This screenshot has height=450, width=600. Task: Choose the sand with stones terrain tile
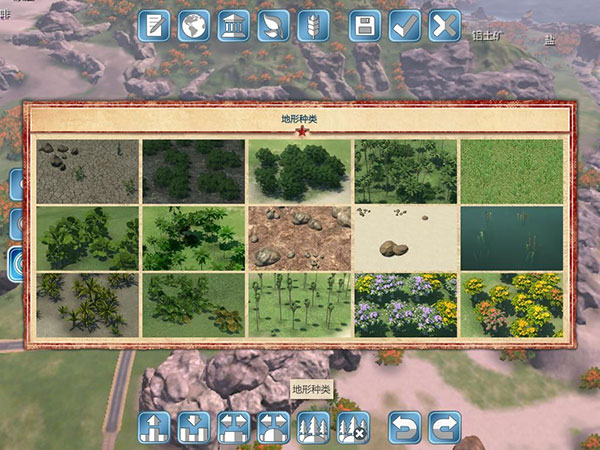(x=405, y=238)
